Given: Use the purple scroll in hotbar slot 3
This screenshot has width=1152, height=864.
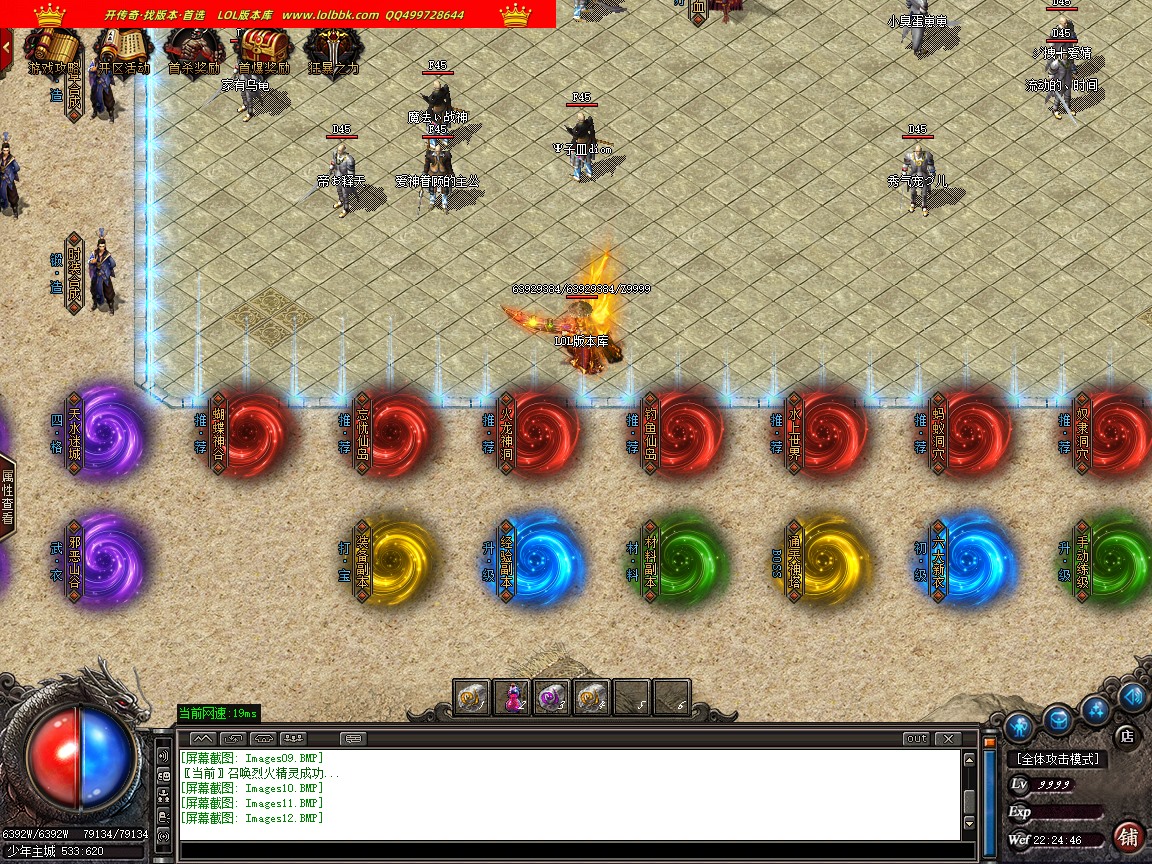Looking at the screenshot, I should [x=551, y=697].
